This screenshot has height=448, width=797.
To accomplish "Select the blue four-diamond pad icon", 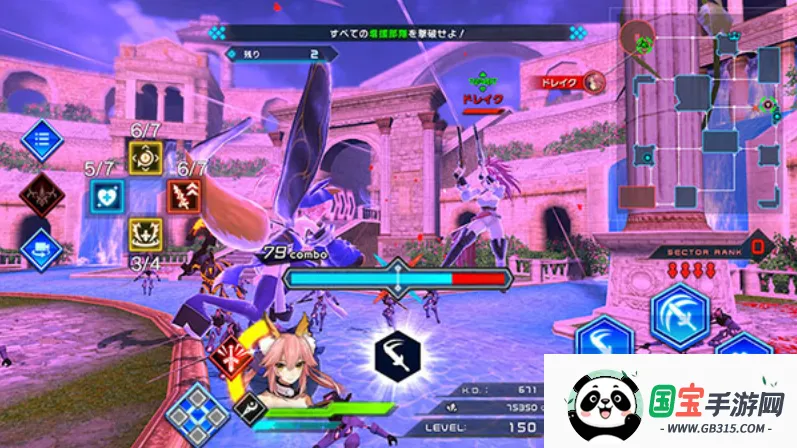I will click(x=198, y=412).
